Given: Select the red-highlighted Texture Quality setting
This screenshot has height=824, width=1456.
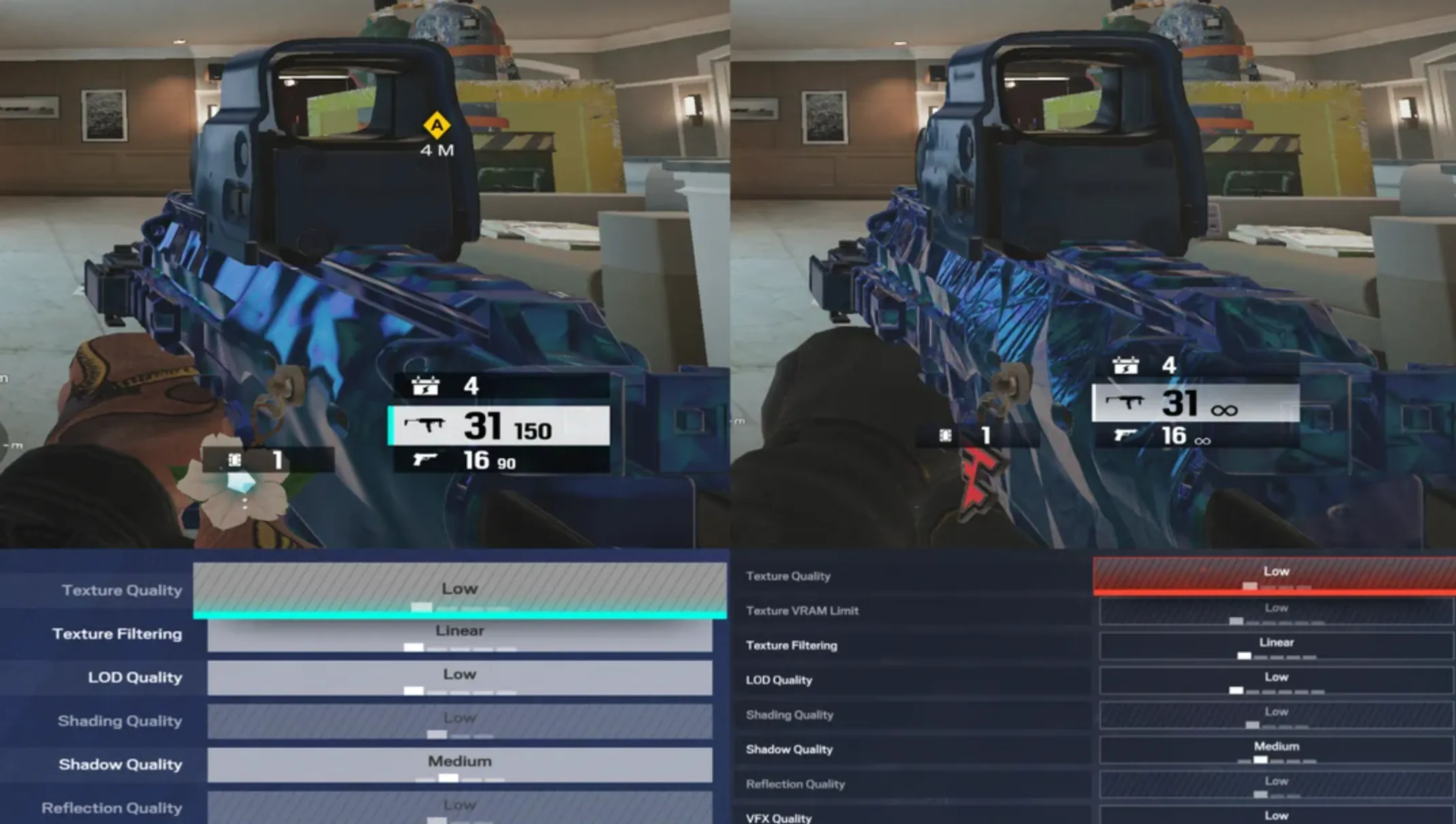Looking at the screenshot, I should tap(1276, 571).
